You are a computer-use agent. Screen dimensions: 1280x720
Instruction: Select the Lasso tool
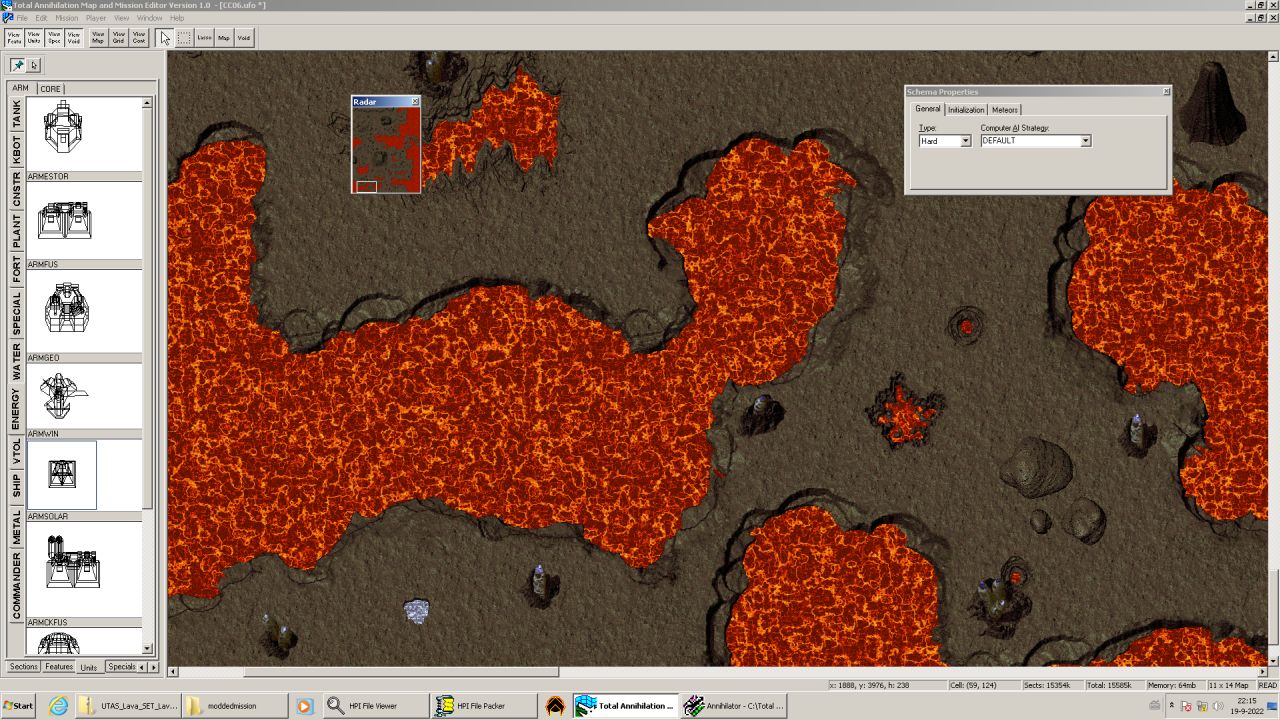(204, 37)
